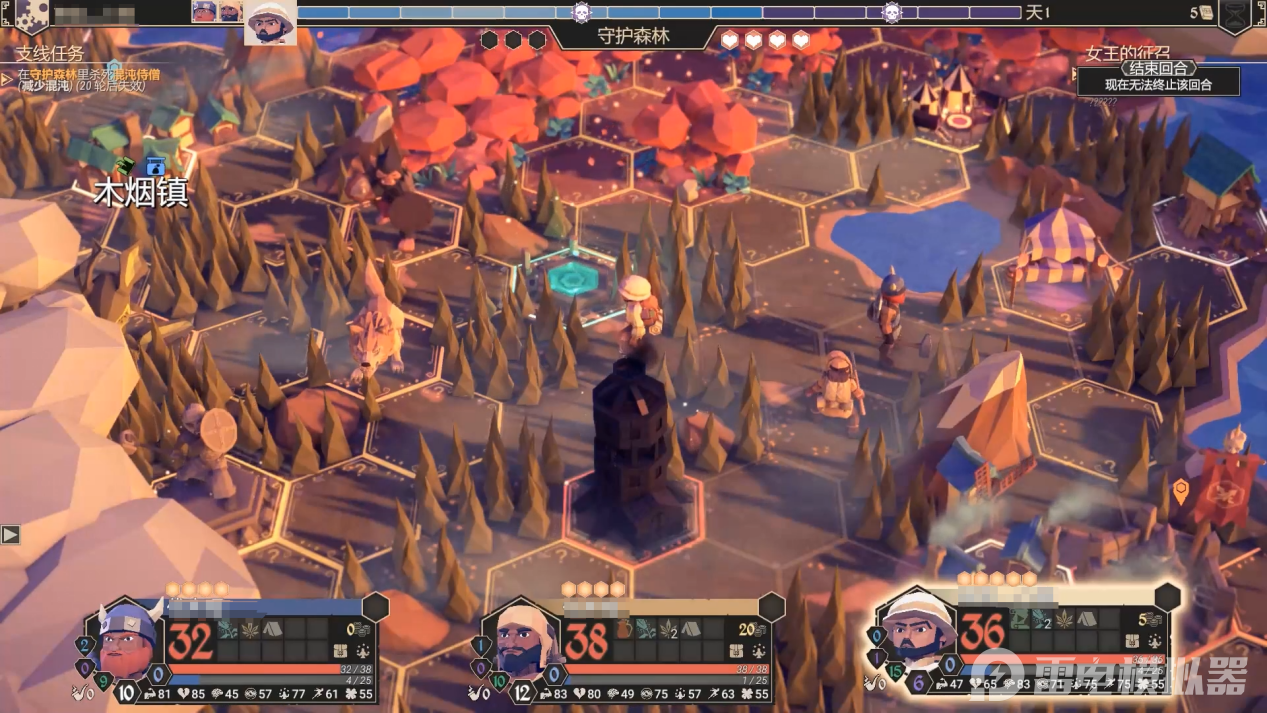This screenshot has height=713, width=1267.
Task: Click the first skull marker on timeline
Action: [x=581, y=13]
